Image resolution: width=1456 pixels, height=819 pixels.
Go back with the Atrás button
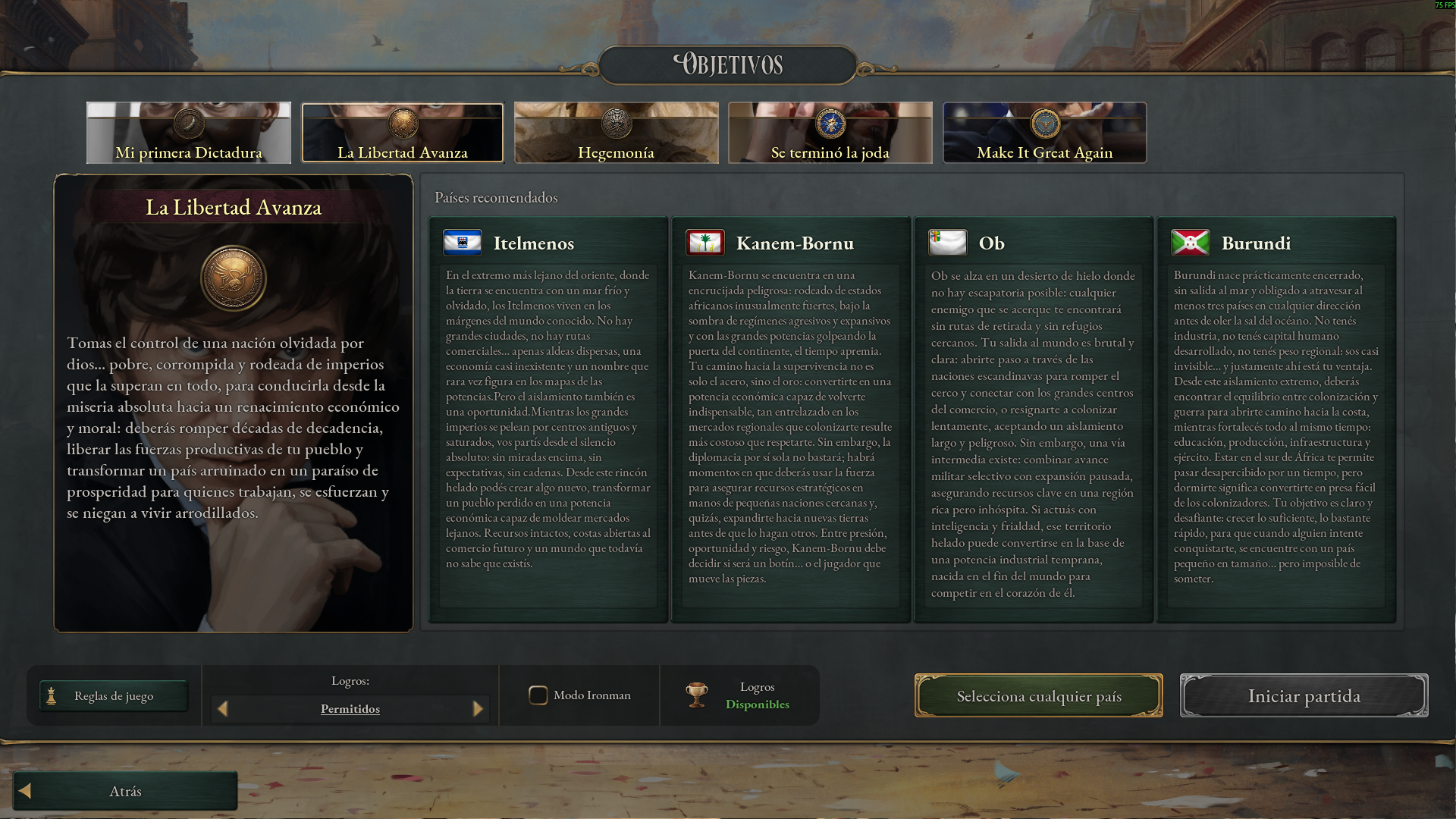coord(125,791)
